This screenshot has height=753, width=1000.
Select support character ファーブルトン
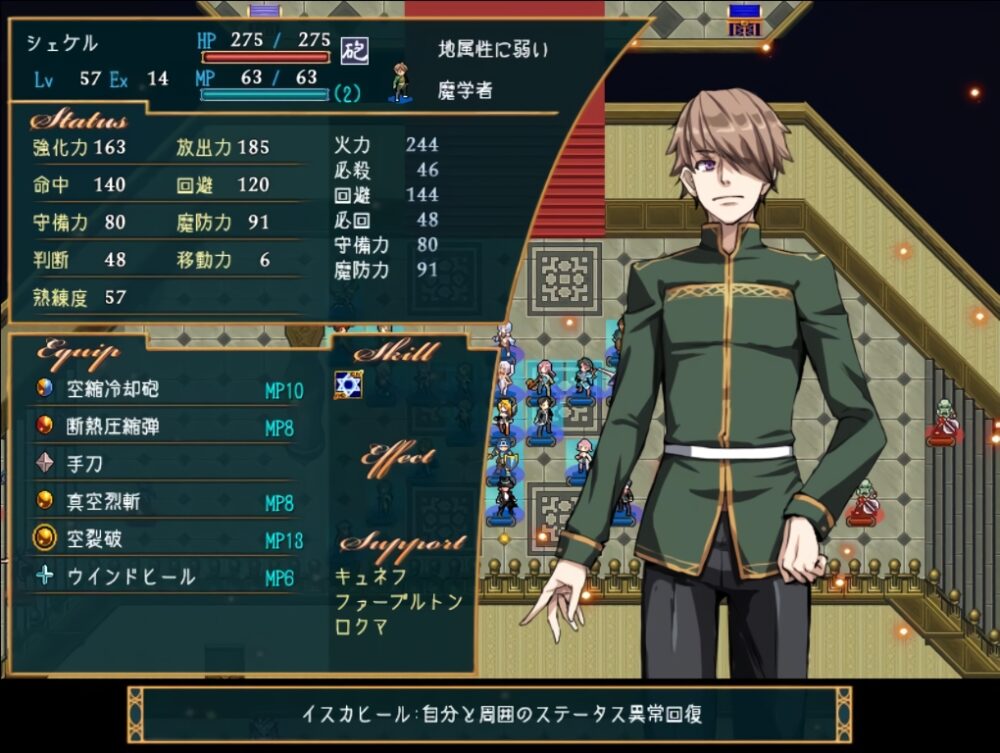(x=397, y=602)
